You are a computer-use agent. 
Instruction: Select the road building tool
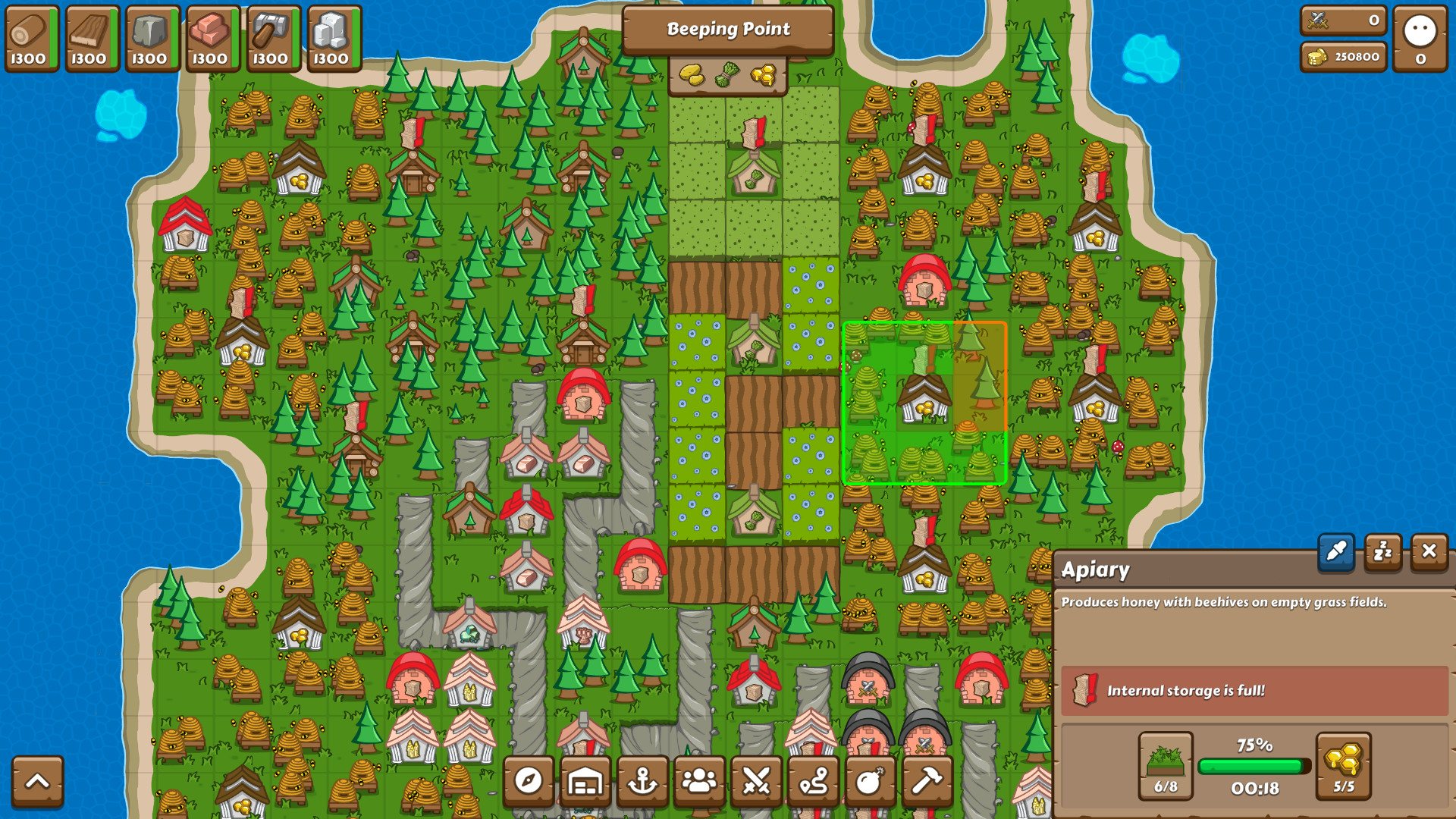814,782
